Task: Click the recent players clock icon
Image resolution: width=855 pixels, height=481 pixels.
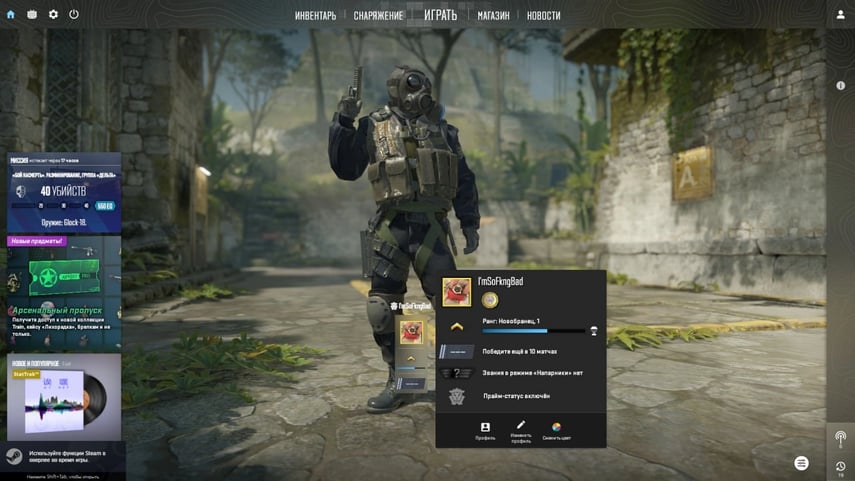Action: tap(840, 467)
